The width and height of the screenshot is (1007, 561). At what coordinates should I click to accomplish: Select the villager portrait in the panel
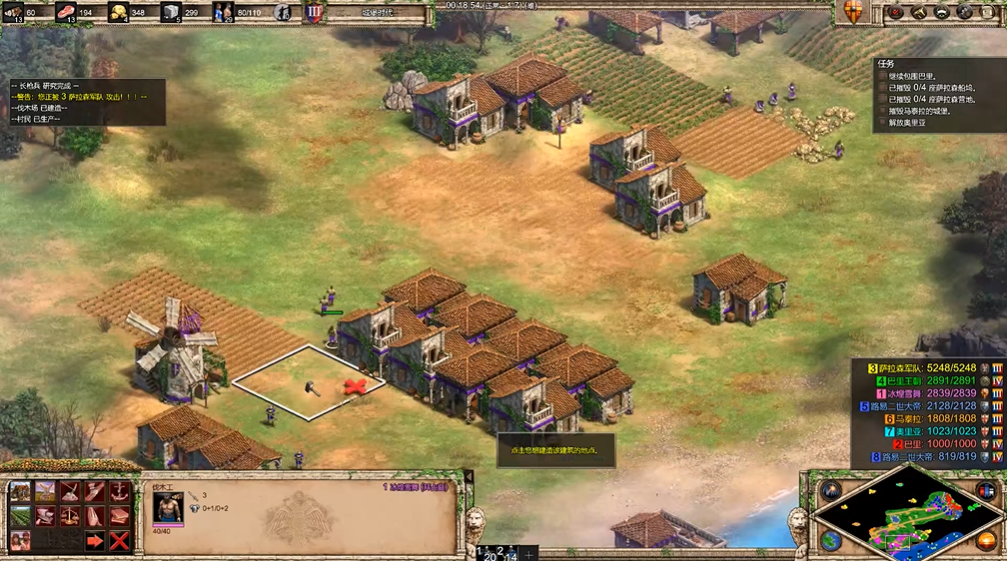tap(168, 507)
